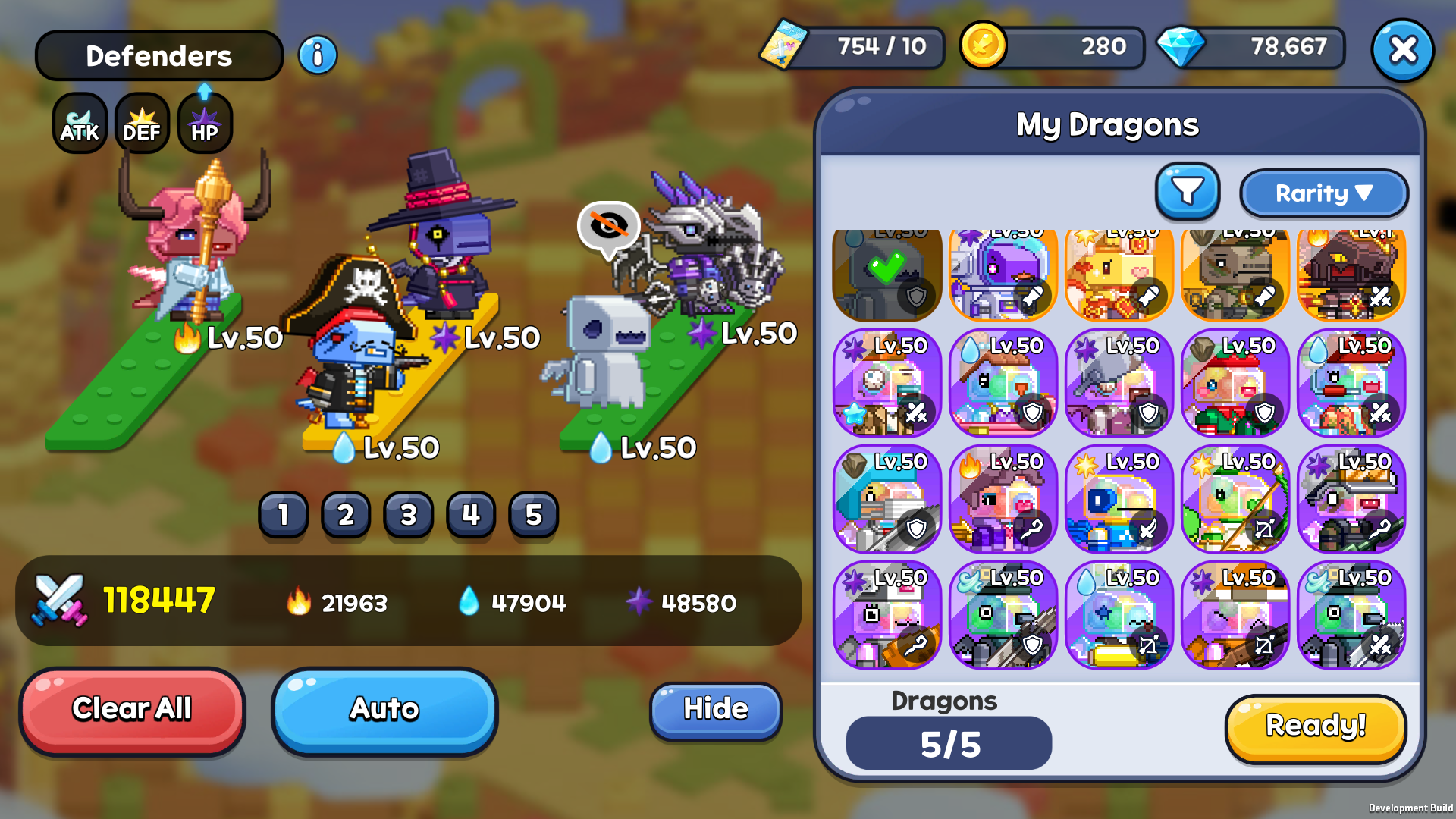Screen dimensions: 1456x819
Task: Switch to team preset 5
Action: tap(534, 515)
